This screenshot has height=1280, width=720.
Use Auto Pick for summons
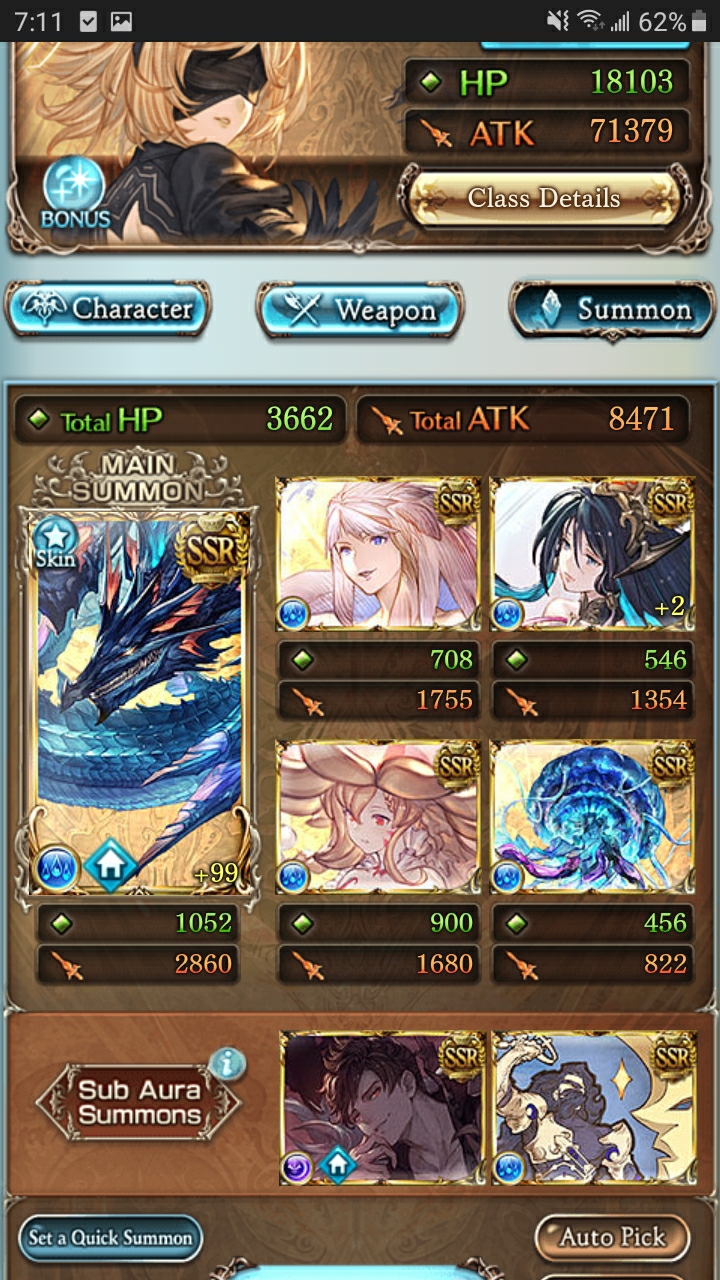click(x=612, y=1237)
